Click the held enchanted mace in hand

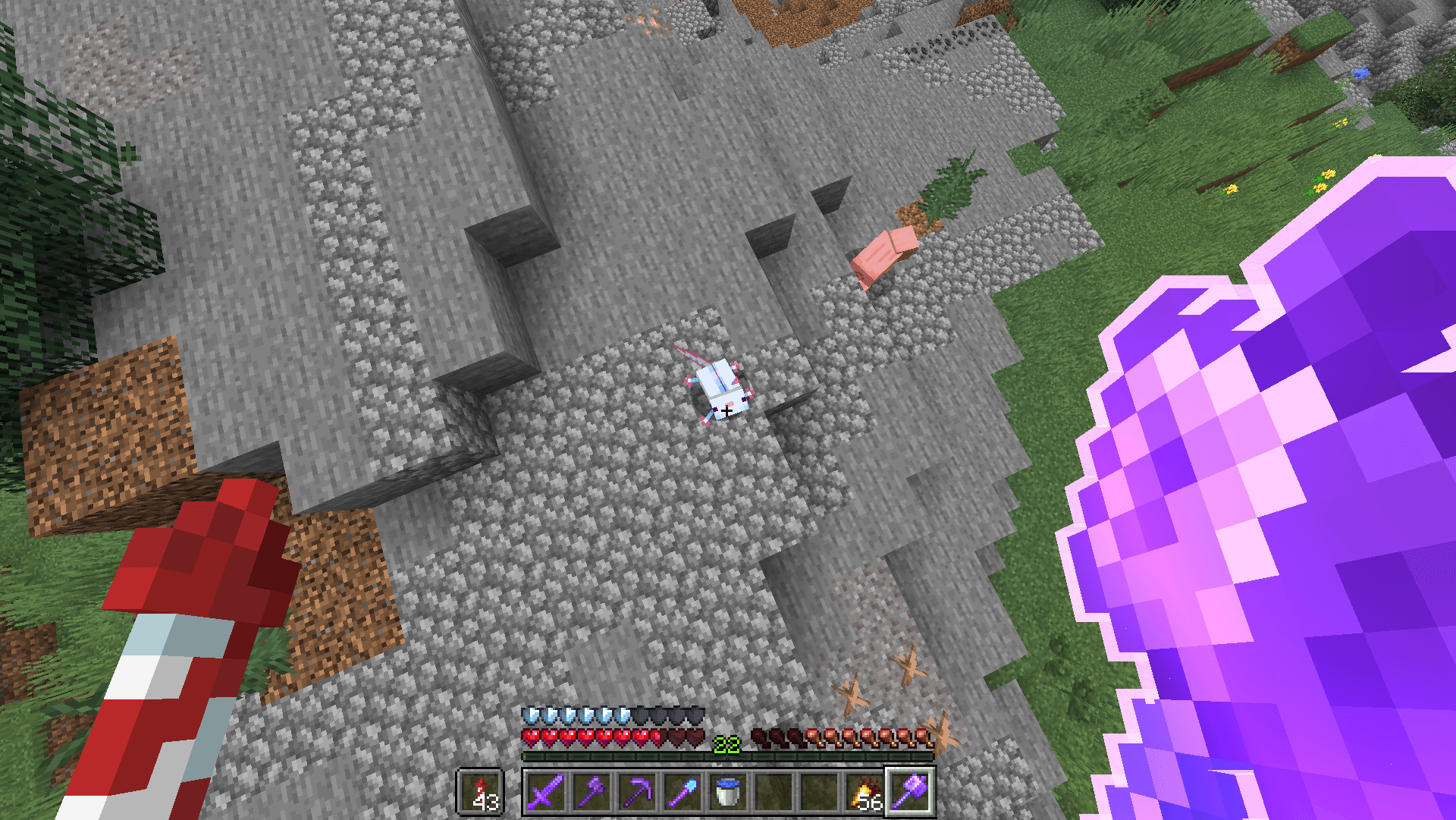coord(1289,493)
